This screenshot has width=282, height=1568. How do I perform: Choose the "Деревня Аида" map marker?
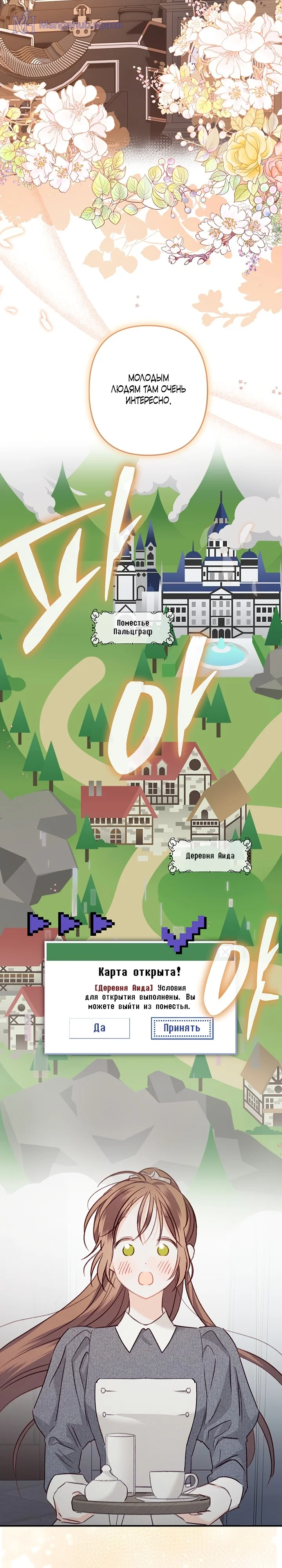(x=210, y=856)
